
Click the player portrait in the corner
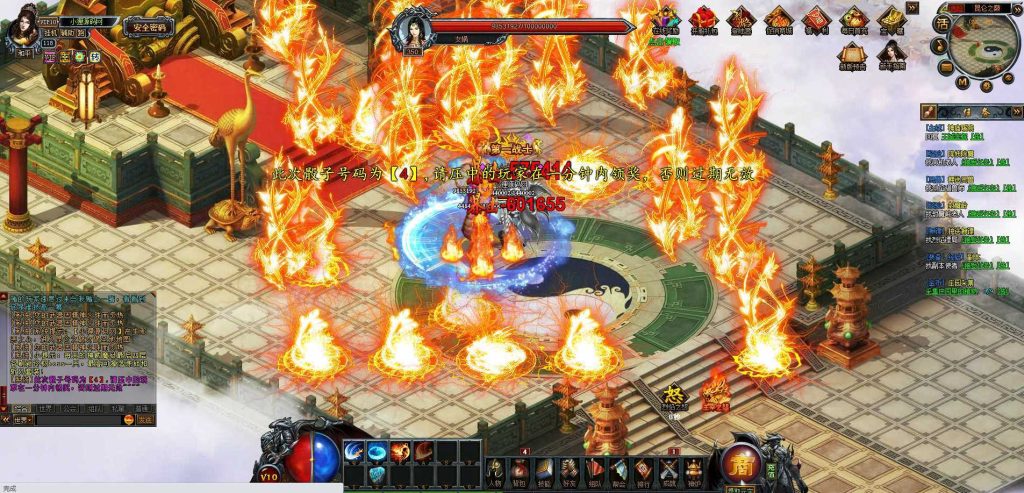21,31
